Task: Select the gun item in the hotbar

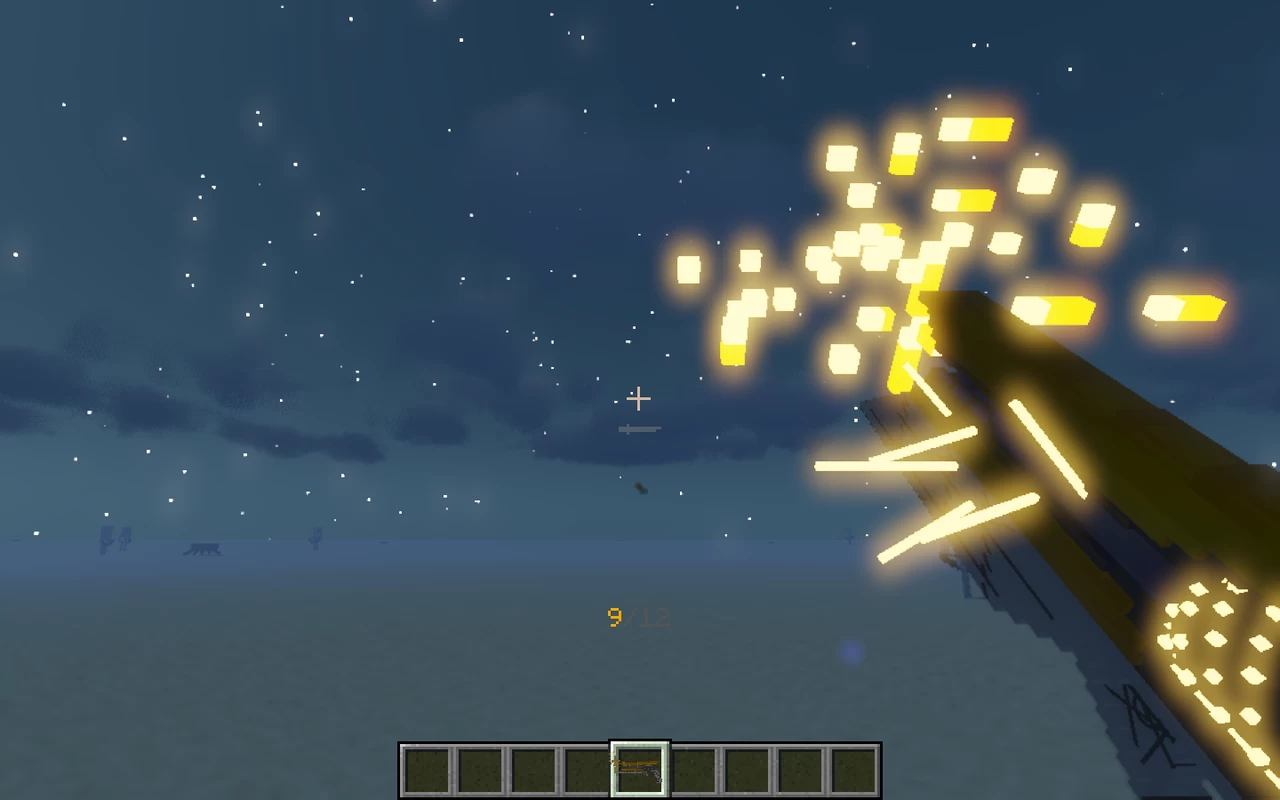Action: (640, 770)
